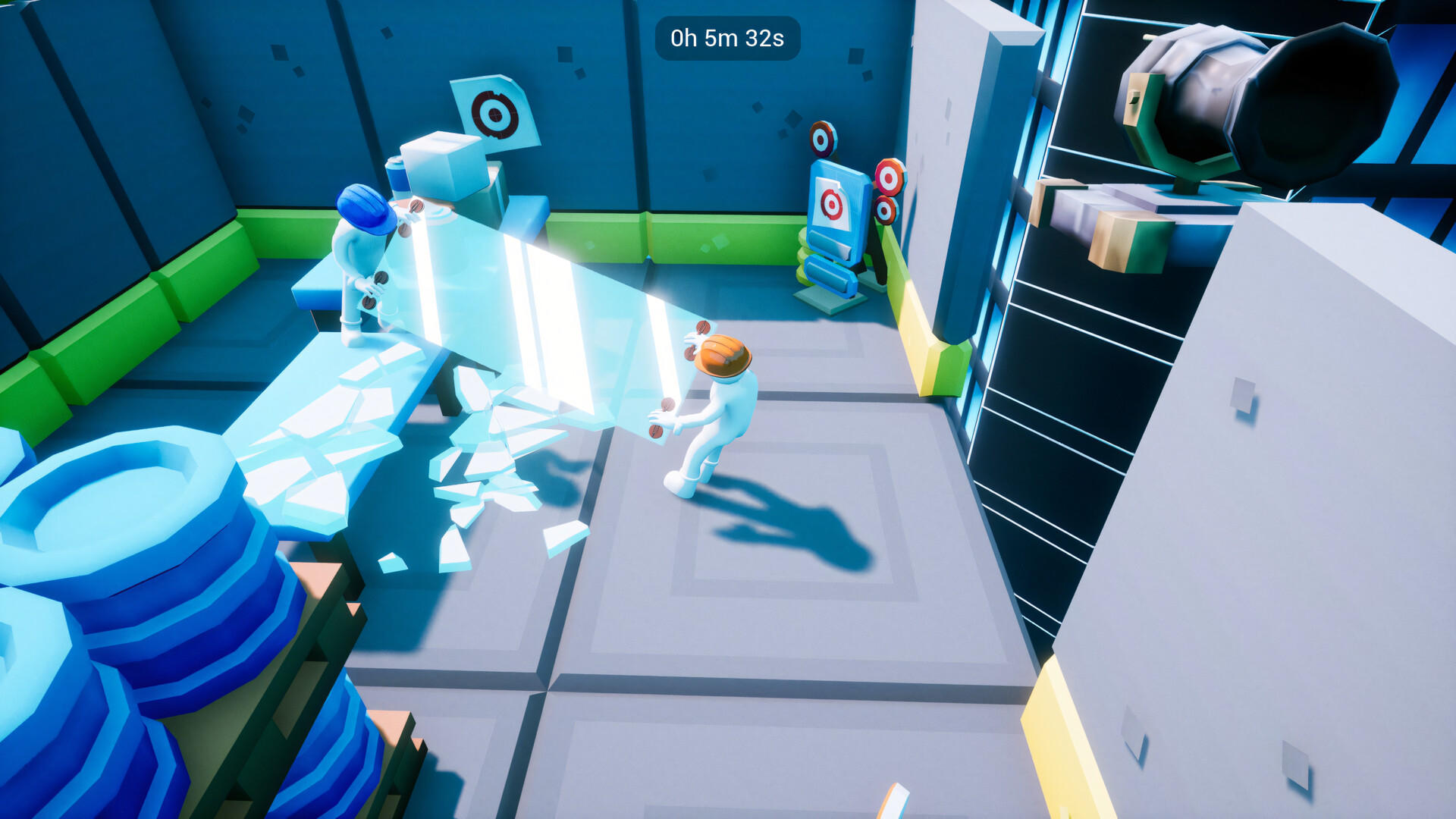Screen dimensions: 1456x819
Task: Click the white wall panel on the far right
Action: 1327,531
